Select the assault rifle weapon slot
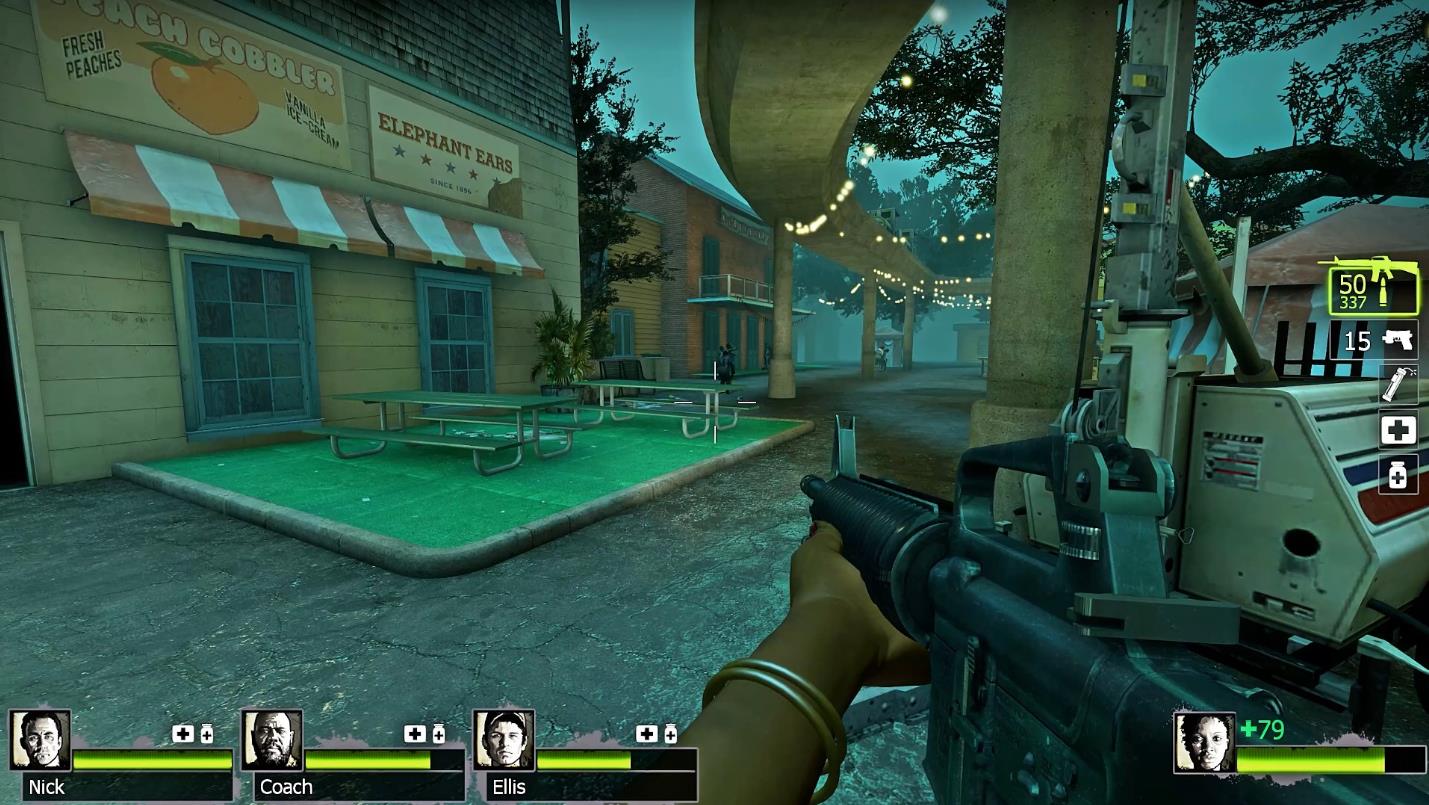 [x=1372, y=284]
